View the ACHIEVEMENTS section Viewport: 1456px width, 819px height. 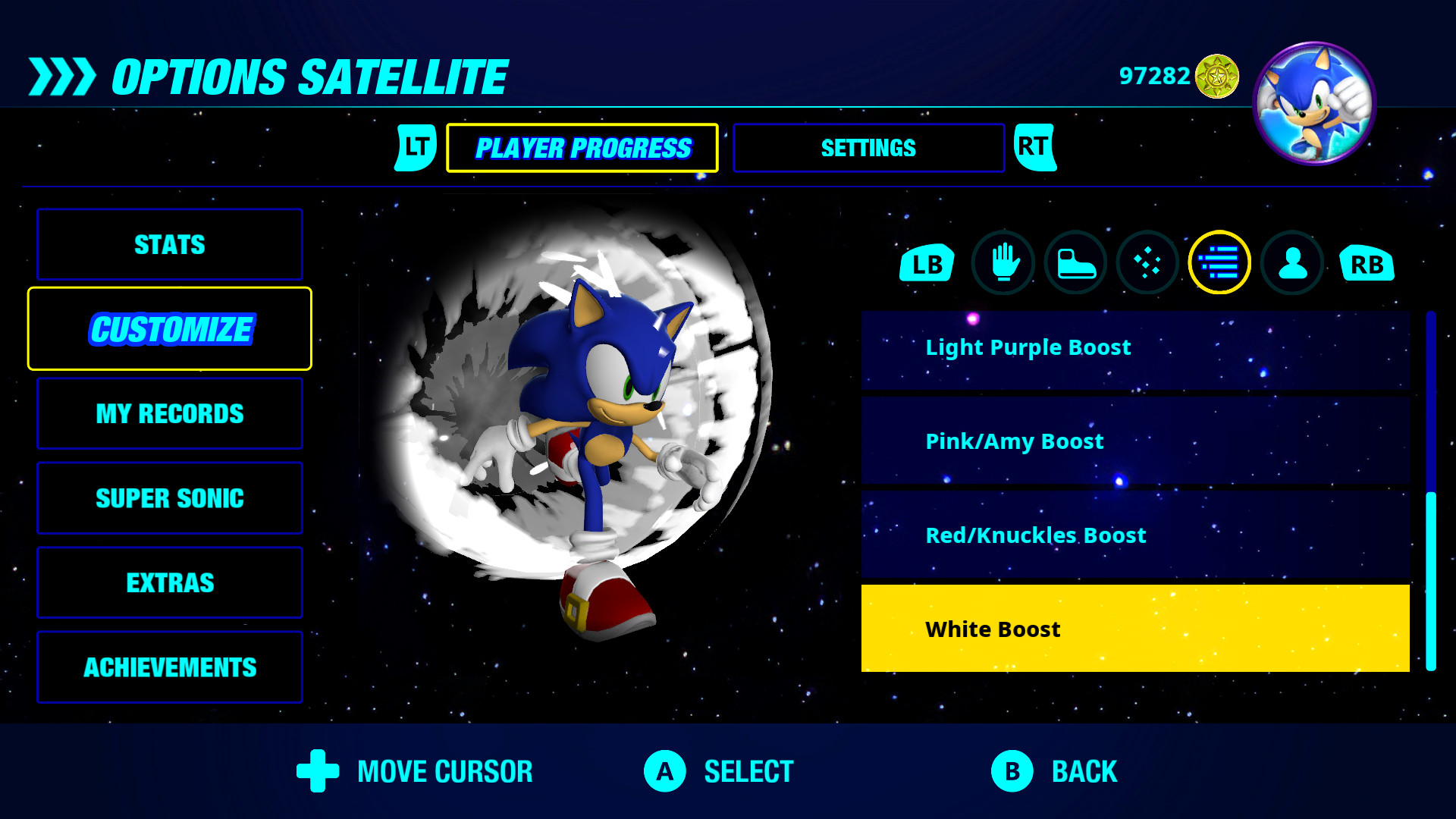coord(168,667)
